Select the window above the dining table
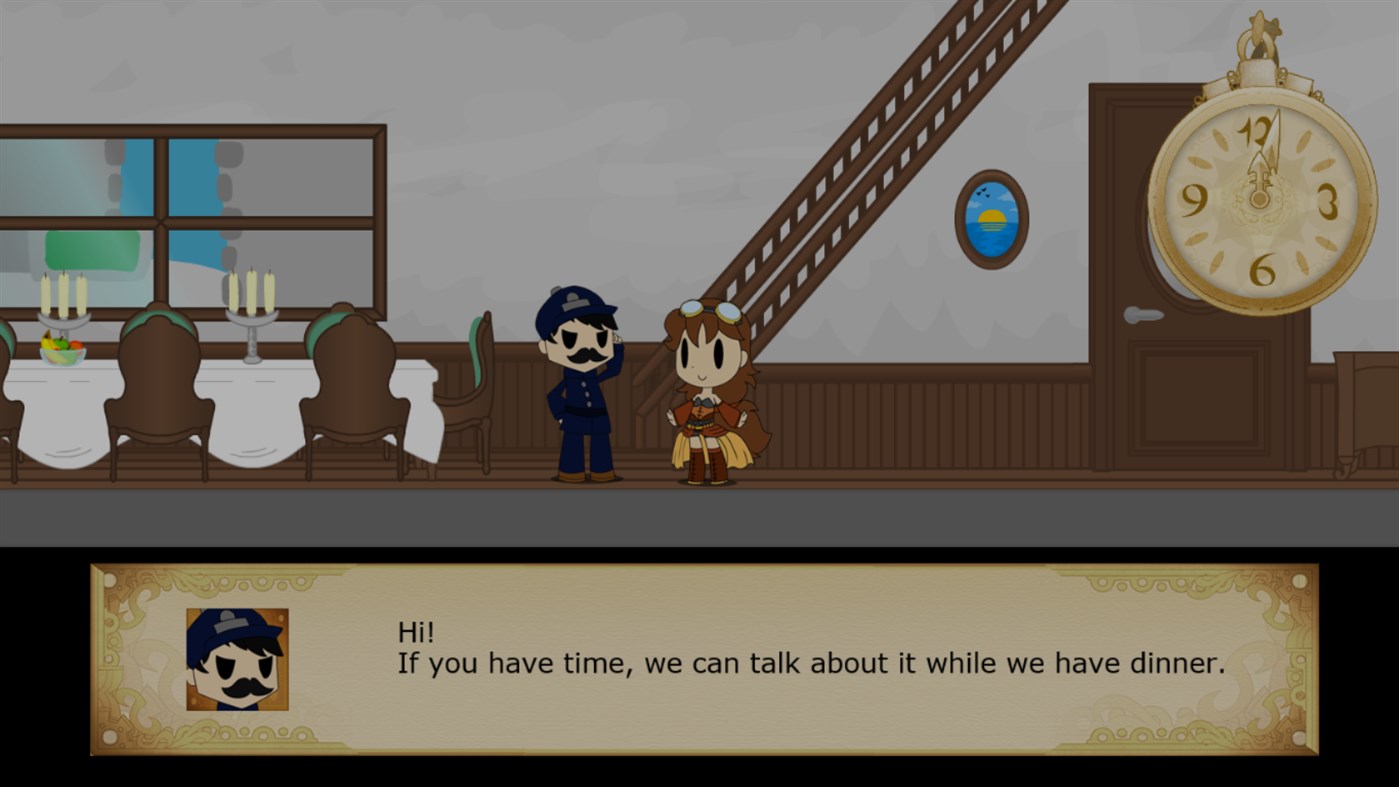The height and width of the screenshot is (787, 1399). (190, 200)
